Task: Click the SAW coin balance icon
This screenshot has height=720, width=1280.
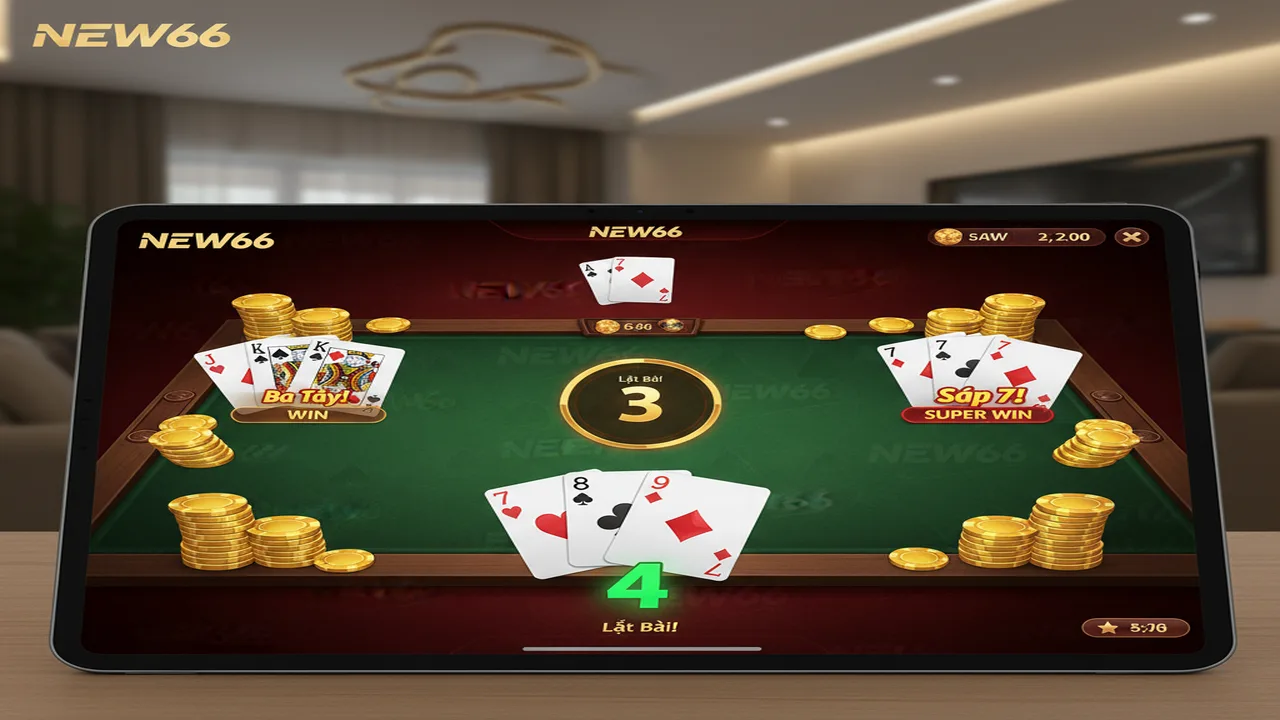Action: pos(947,237)
